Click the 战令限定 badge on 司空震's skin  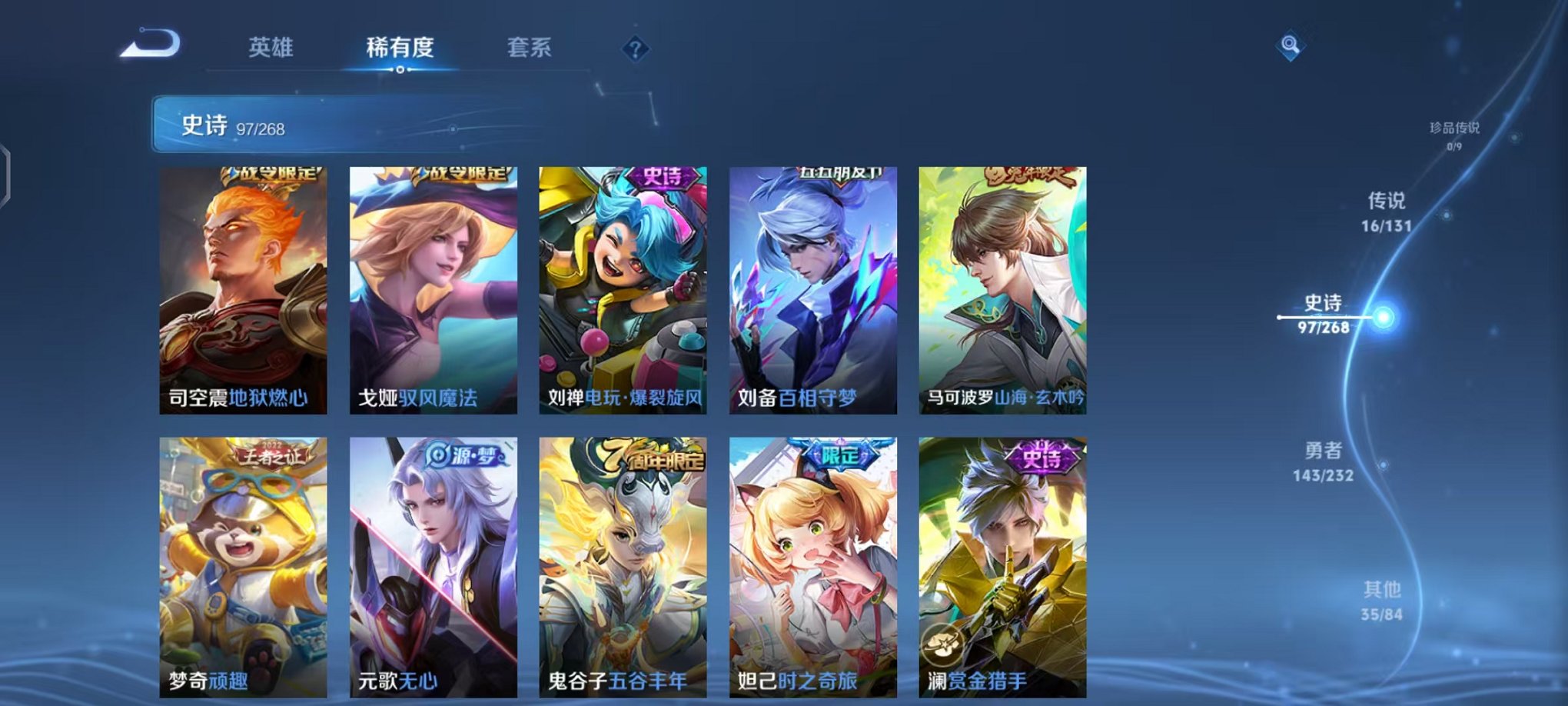pyautogui.click(x=273, y=175)
